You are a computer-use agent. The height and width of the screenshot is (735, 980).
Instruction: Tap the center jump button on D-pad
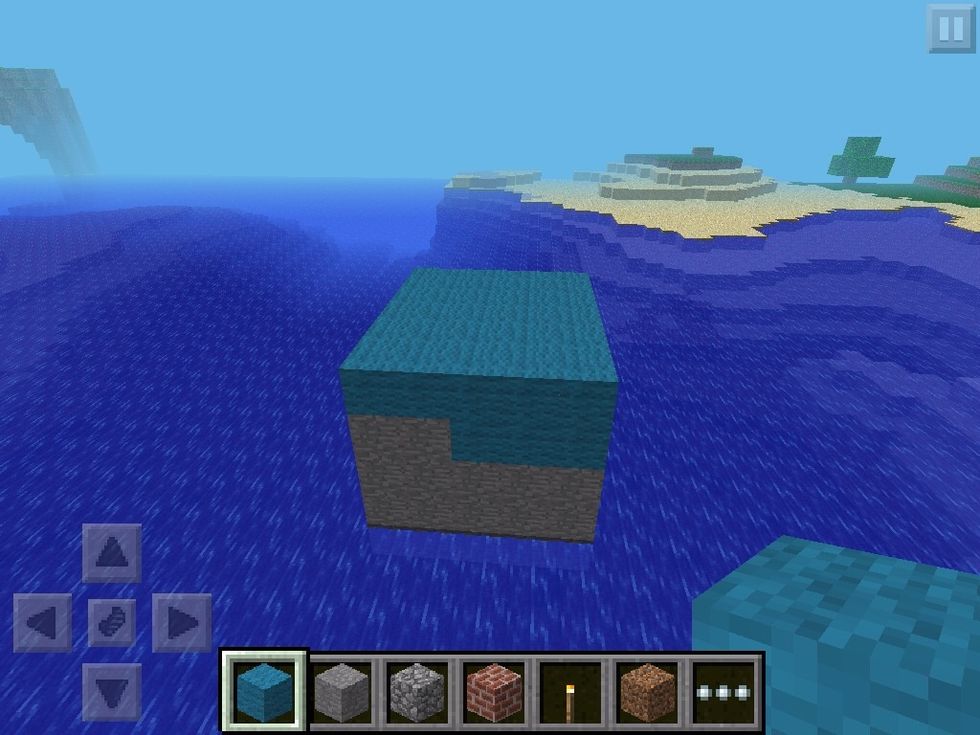pos(112,622)
